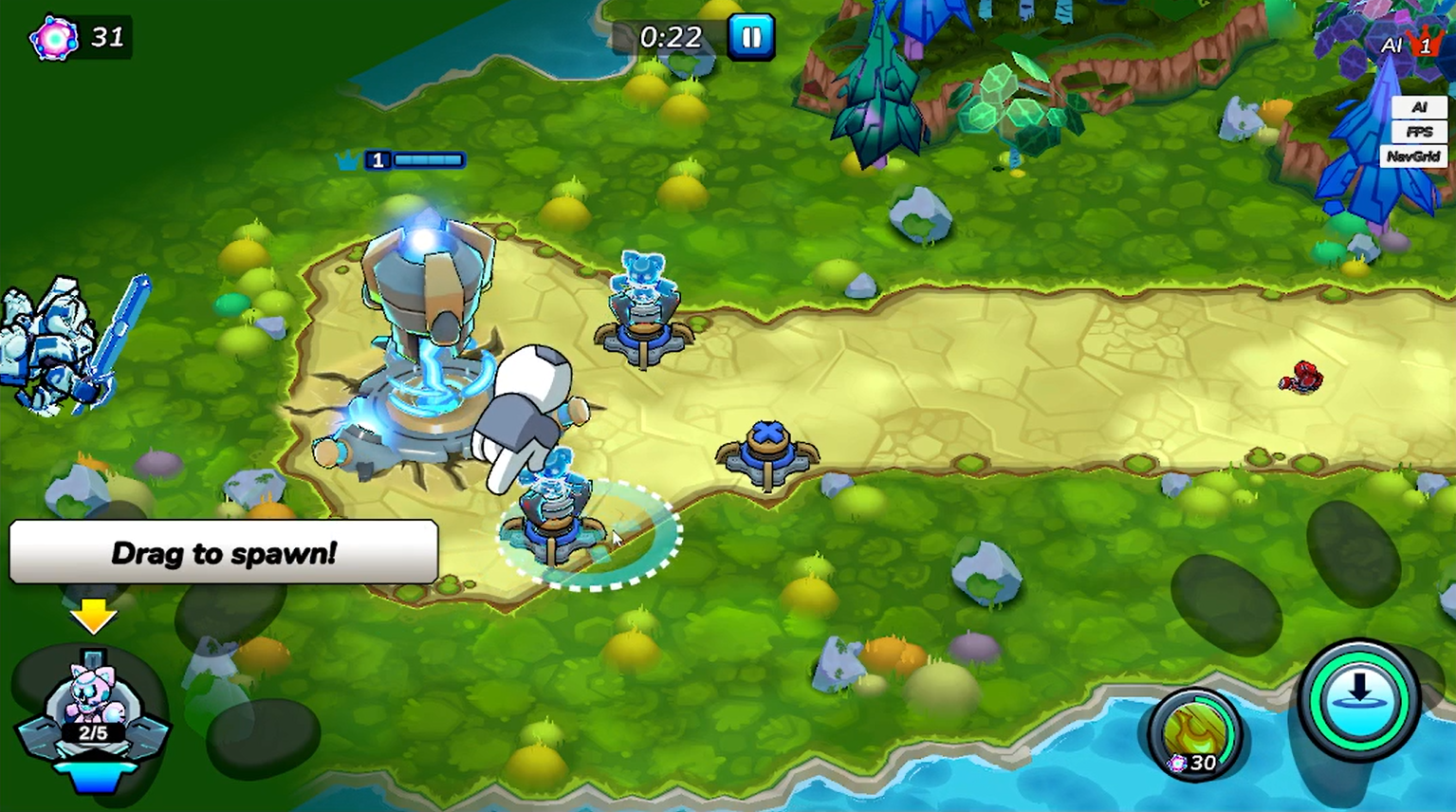
Task: Toggle the AI debug button
Action: [1418, 107]
